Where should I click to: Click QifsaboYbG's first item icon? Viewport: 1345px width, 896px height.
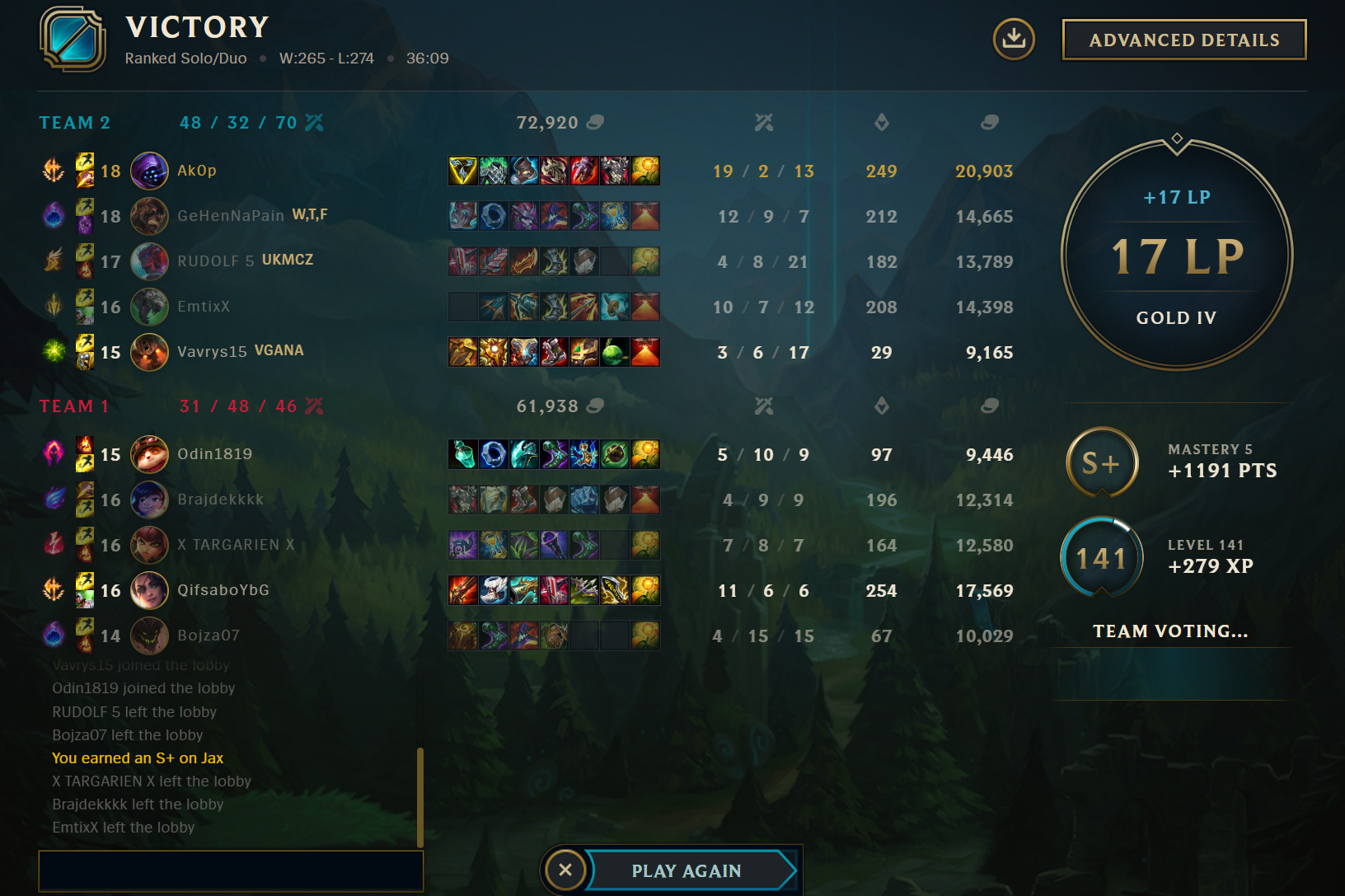(463, 590)
